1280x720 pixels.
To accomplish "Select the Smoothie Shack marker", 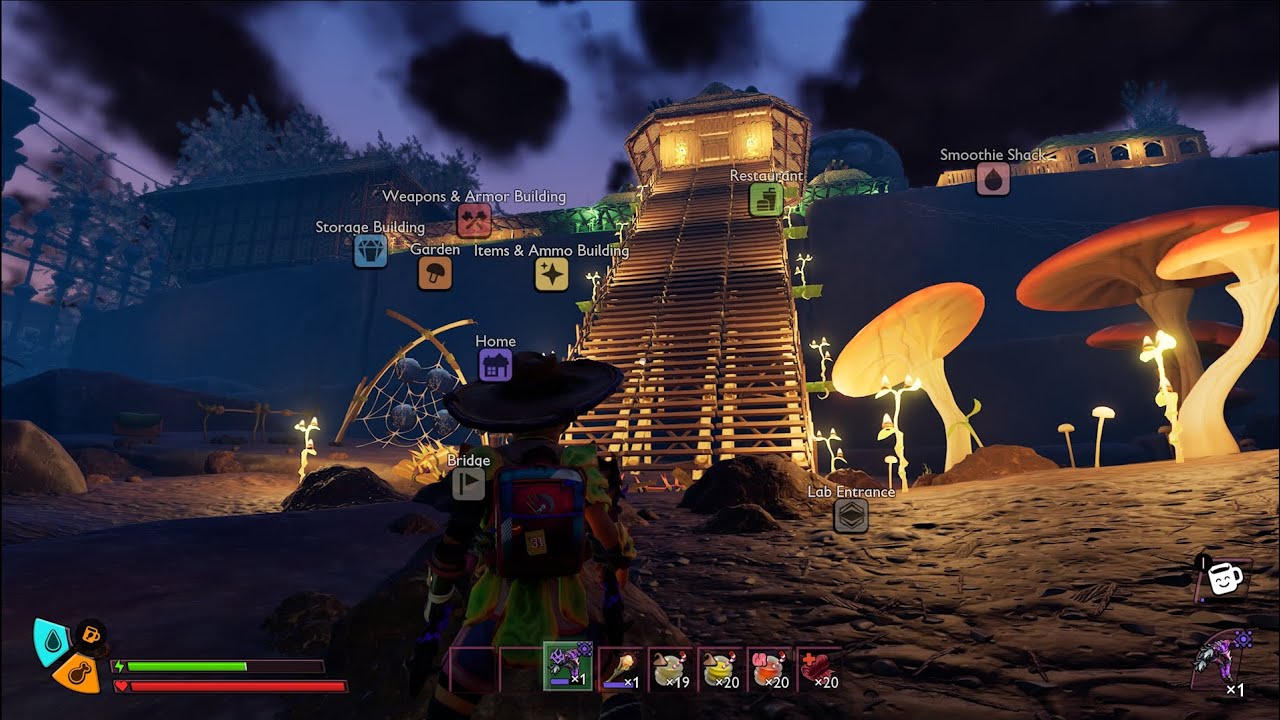I will pyautogui.click(x=993, y=179).
